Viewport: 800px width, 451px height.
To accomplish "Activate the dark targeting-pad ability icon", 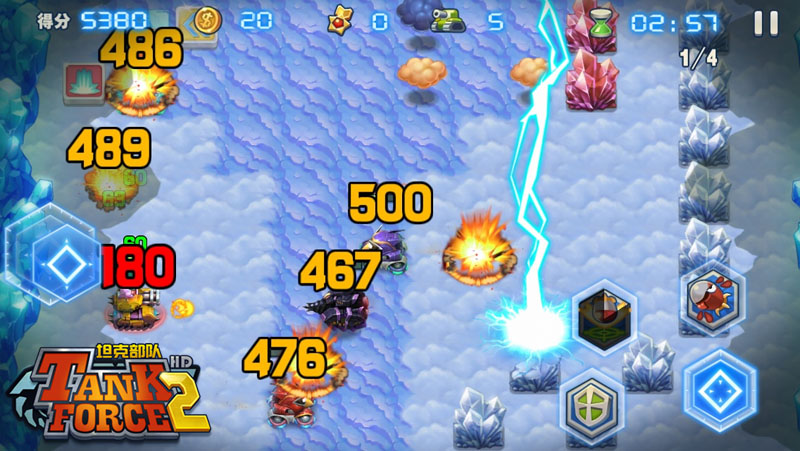I will point(605,317).
